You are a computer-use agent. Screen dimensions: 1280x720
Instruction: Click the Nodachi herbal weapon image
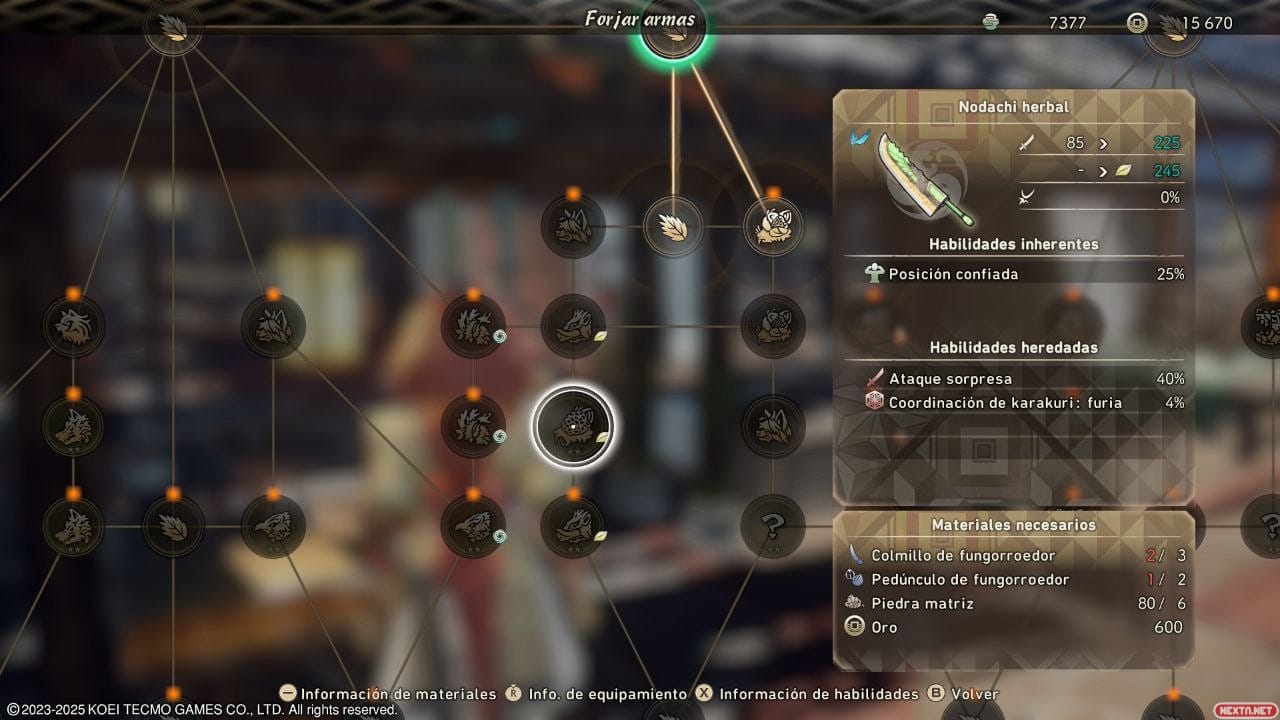(922, 176)
